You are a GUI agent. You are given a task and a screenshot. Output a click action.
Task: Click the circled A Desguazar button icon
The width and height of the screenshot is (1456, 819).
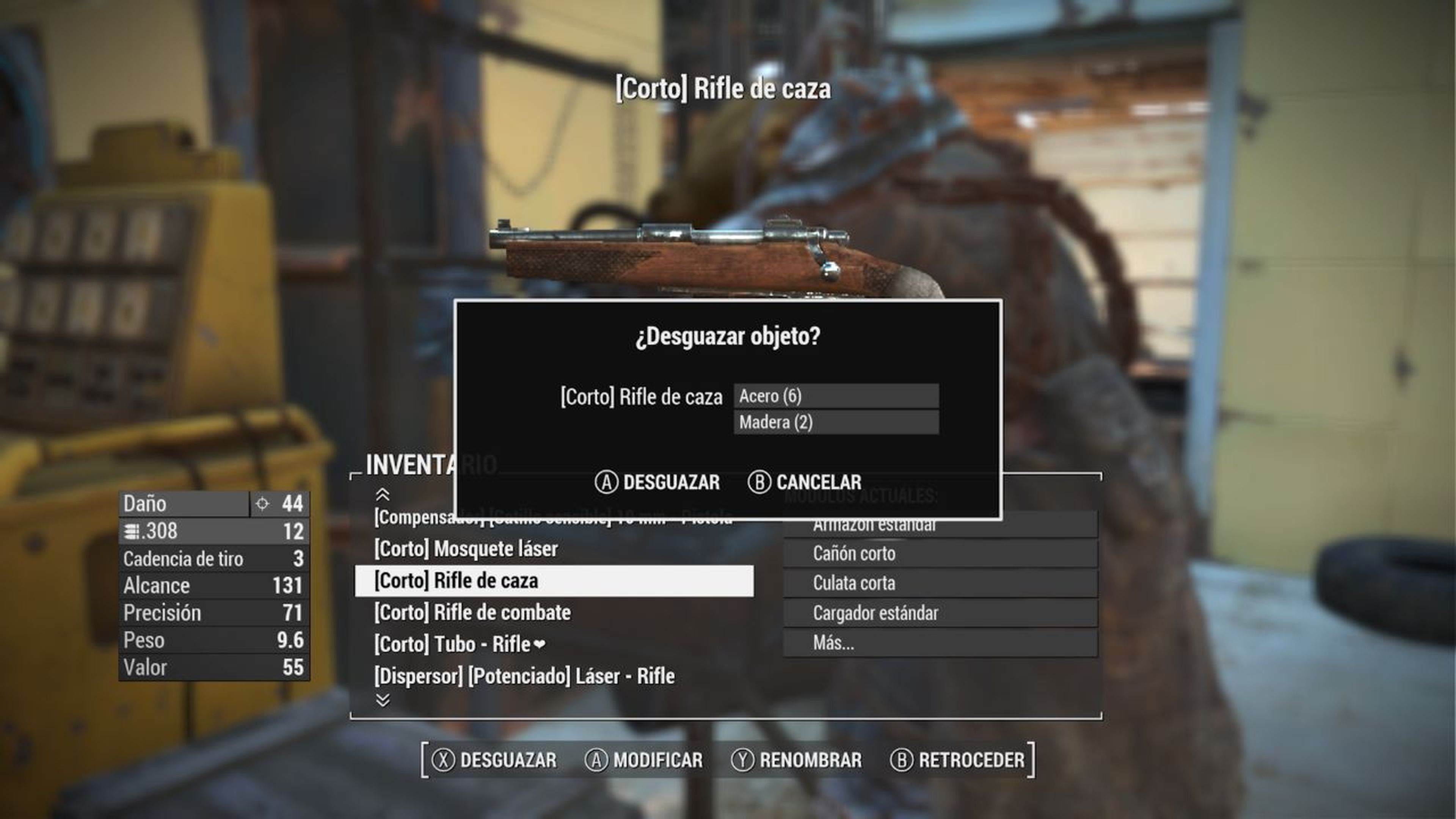(607, 482)
